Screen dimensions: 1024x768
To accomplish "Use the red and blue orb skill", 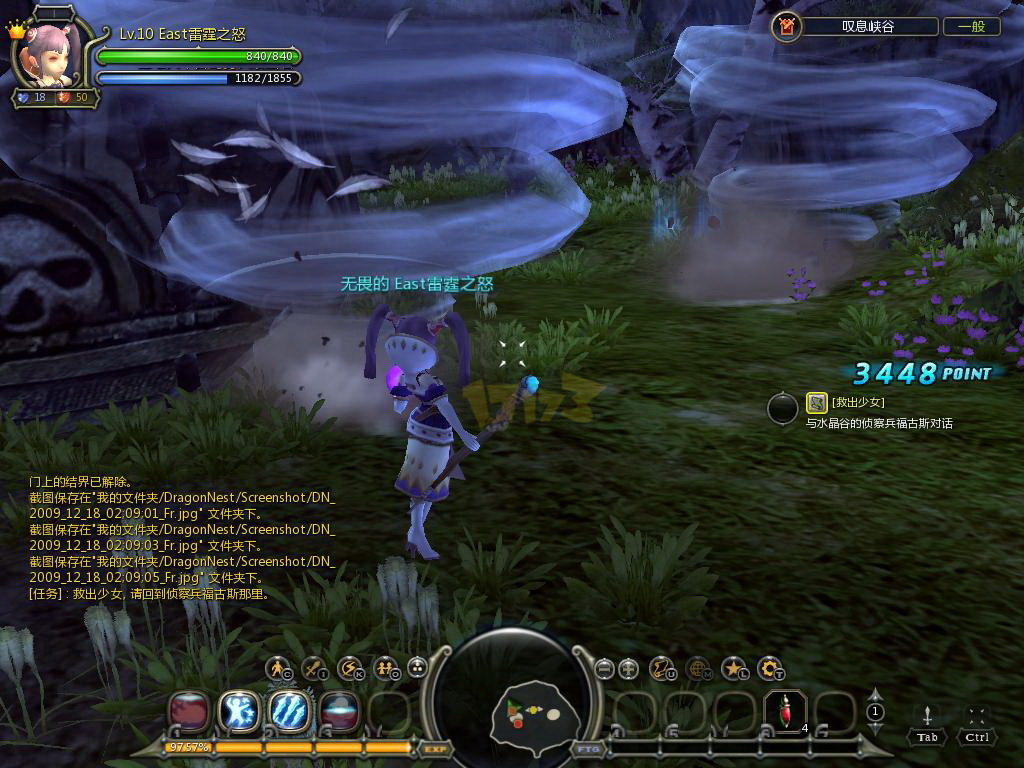I will click(x=340, y=712).
